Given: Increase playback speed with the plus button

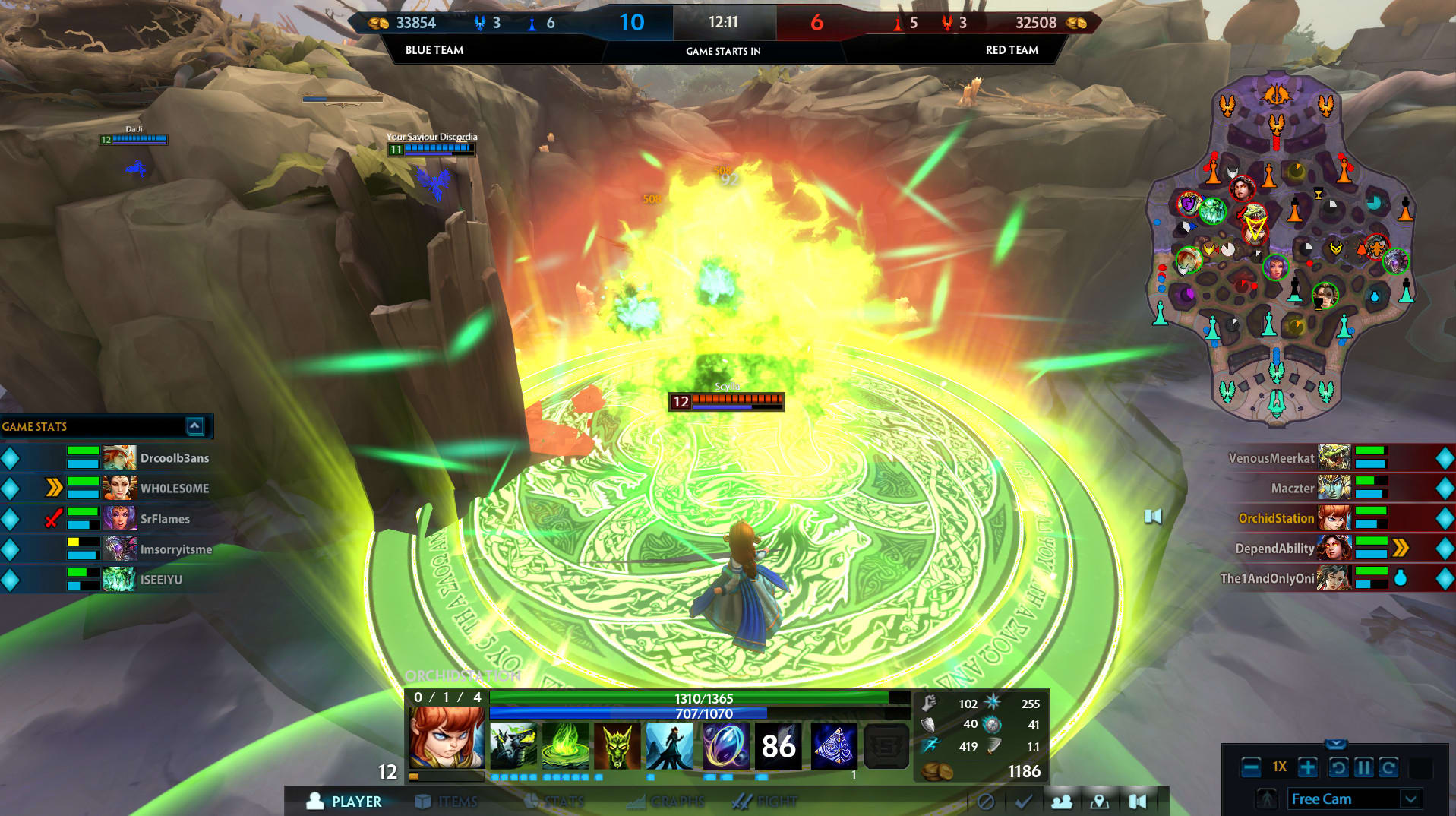Looking at the screenshot, I should click(x=1307, y=768).
